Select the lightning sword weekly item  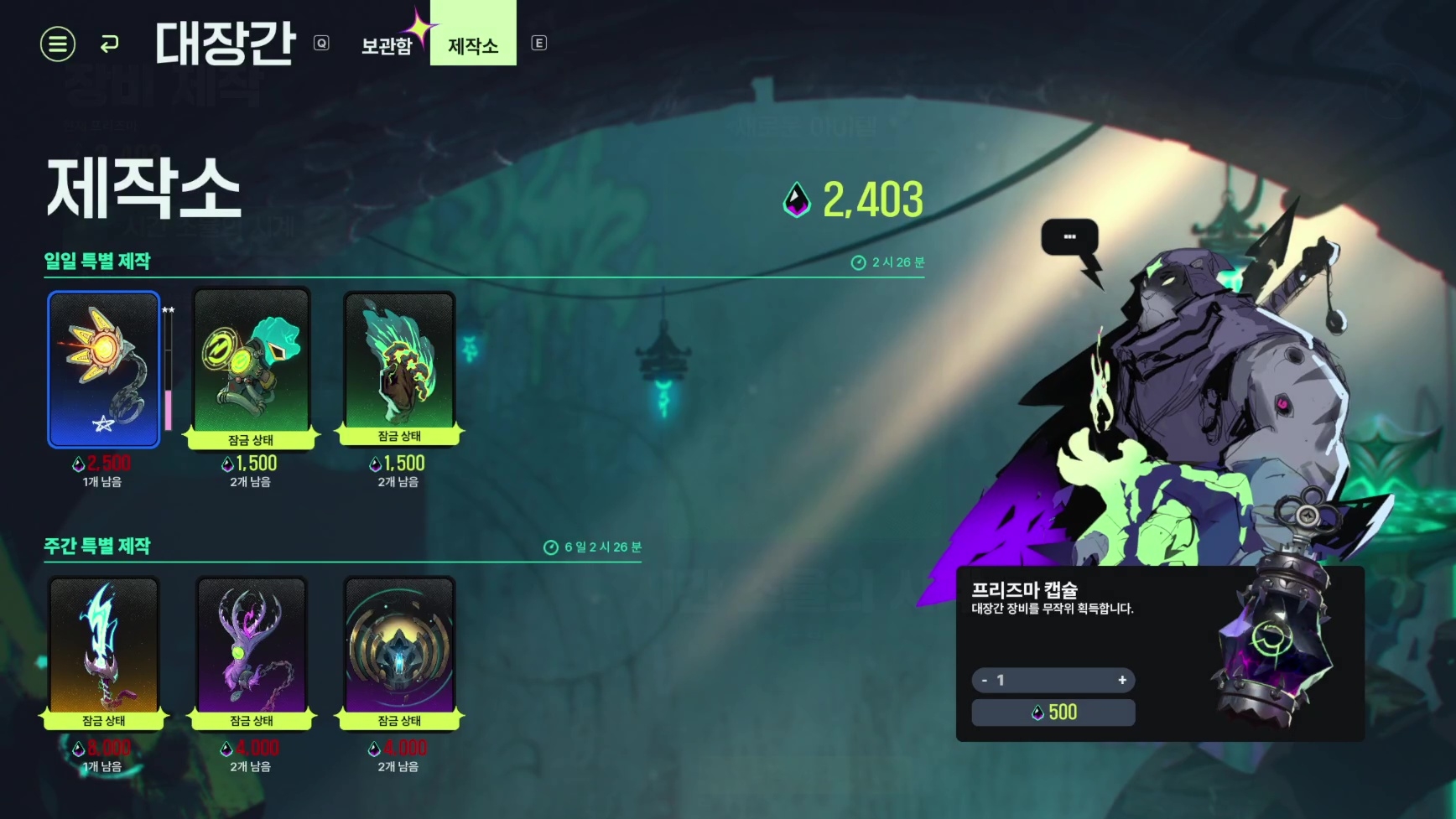pyautogui.click(x=104, y=647)
